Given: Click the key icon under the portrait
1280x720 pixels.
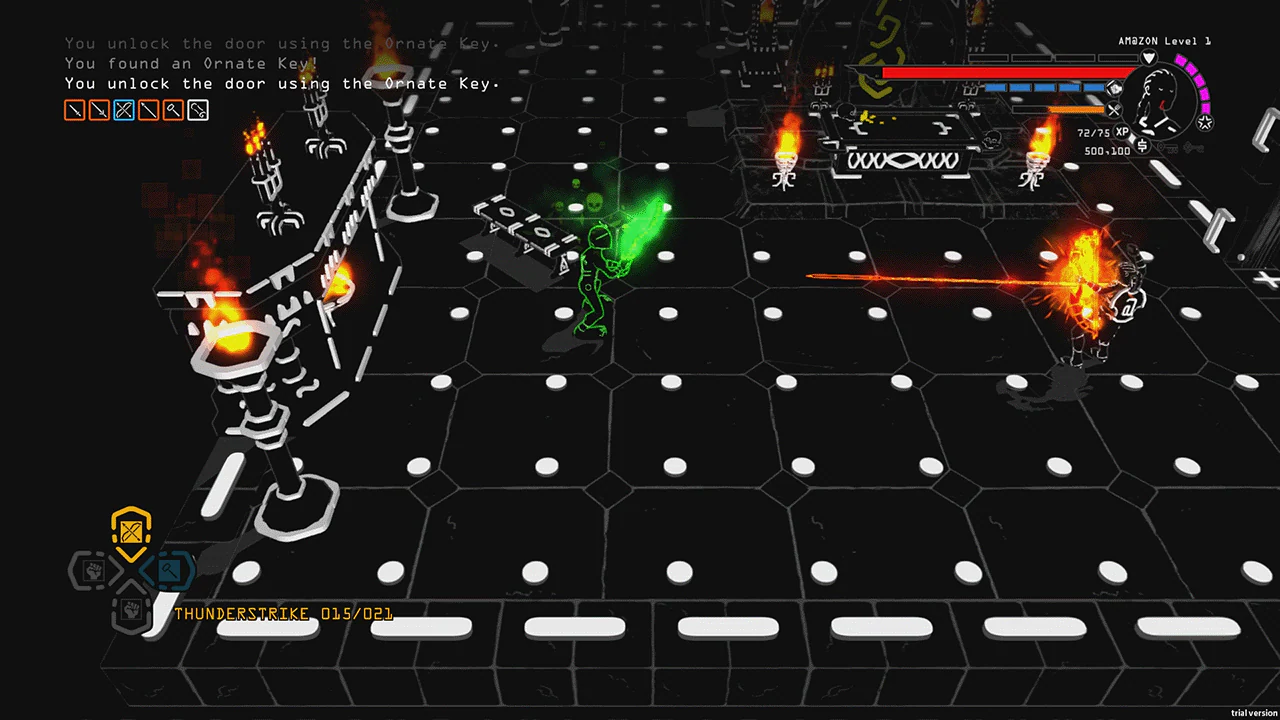Looking at the screenshot, I should tap(1168, 148).
